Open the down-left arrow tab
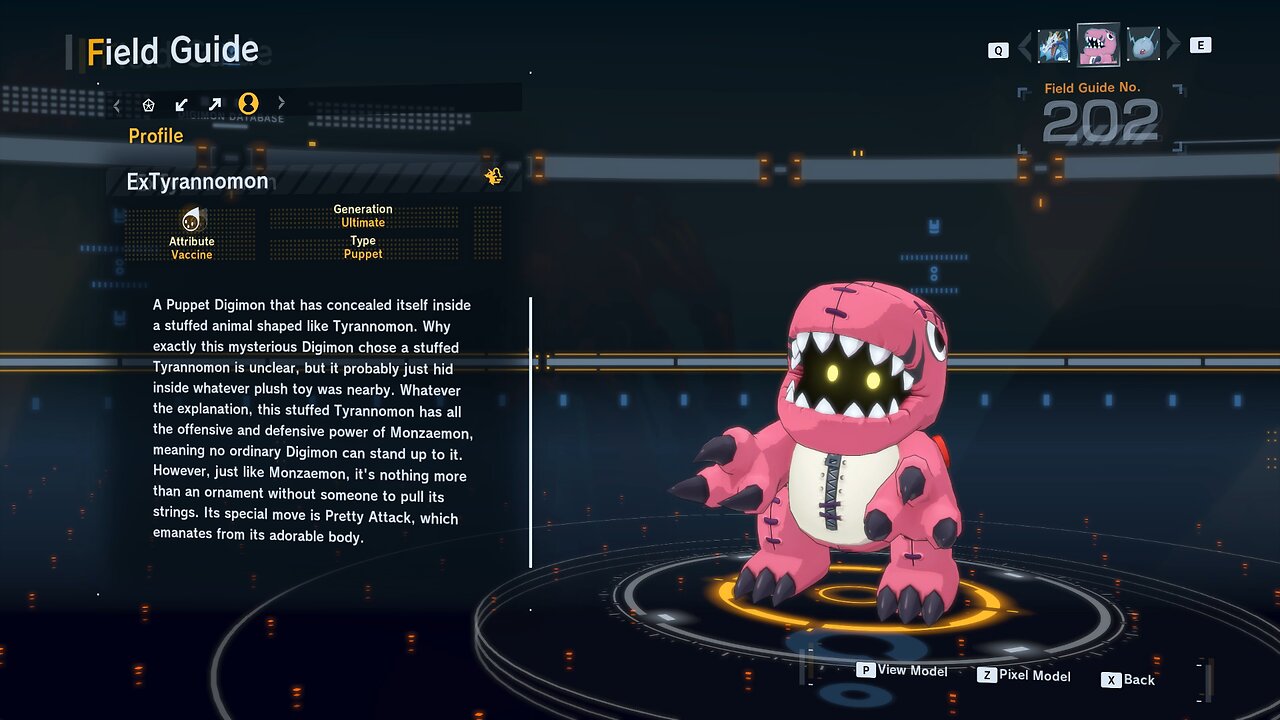 coord(181,104)
